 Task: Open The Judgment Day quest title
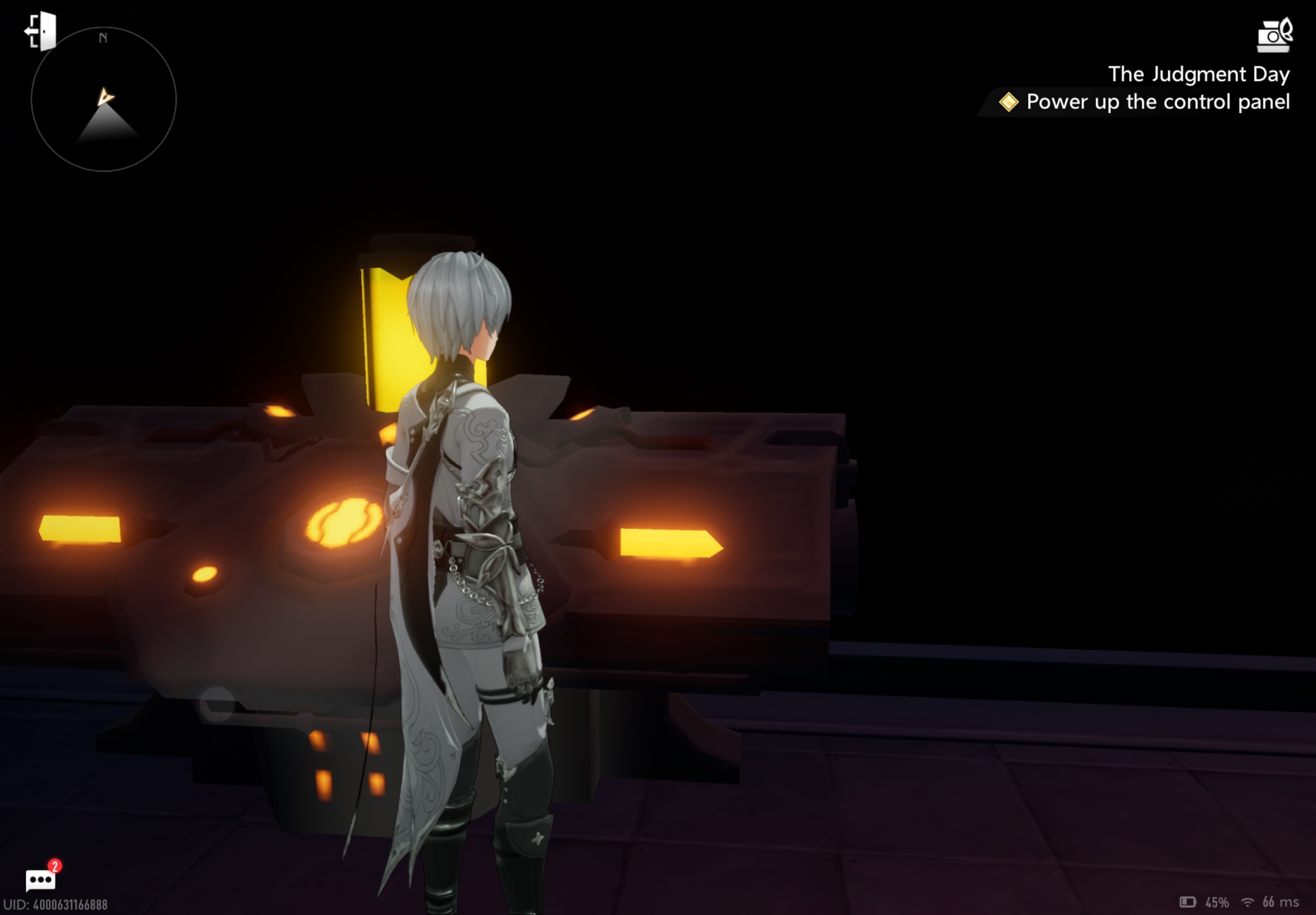pyautogui.click(x=1198, y=74)
